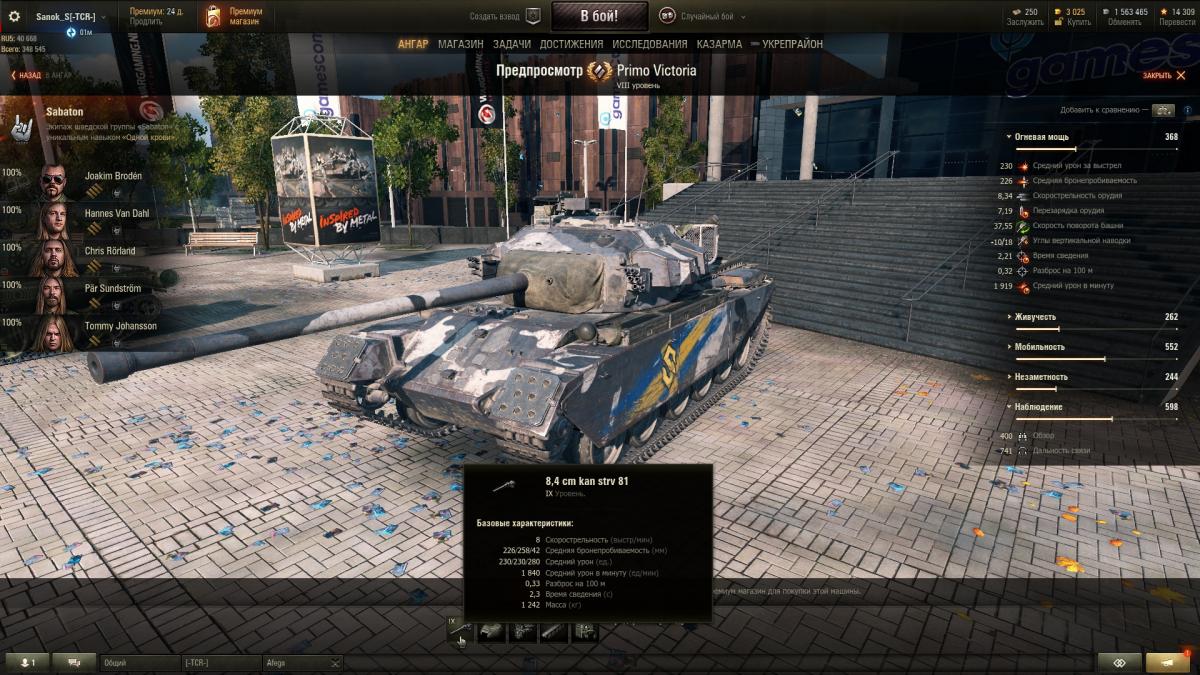1200x675 pixels.
Task: Collapse the Огневая мощь stats section
Action: tap(1042, 136)
